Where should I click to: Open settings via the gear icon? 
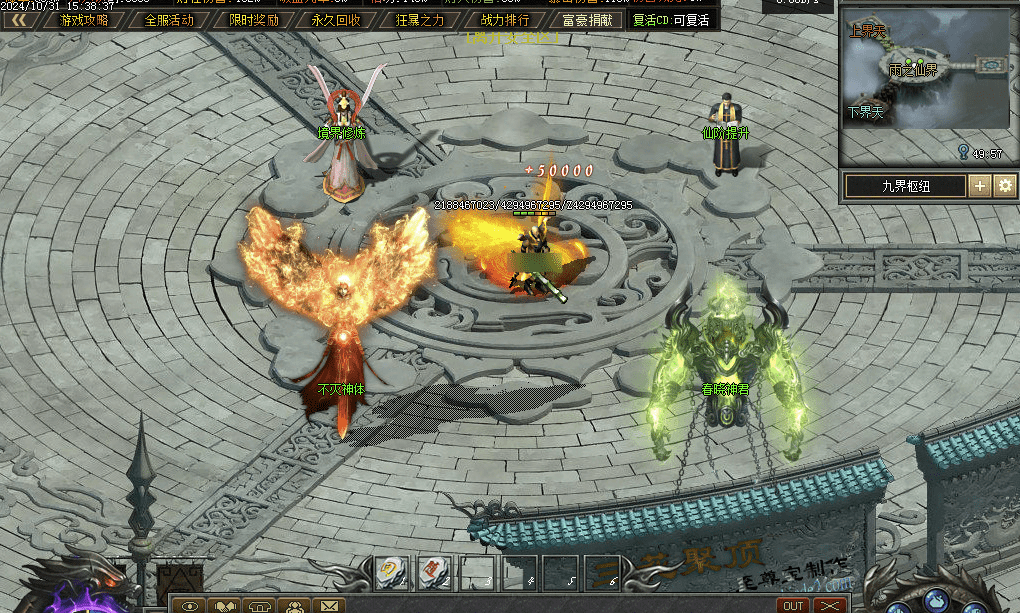(x=1004, y=186)
